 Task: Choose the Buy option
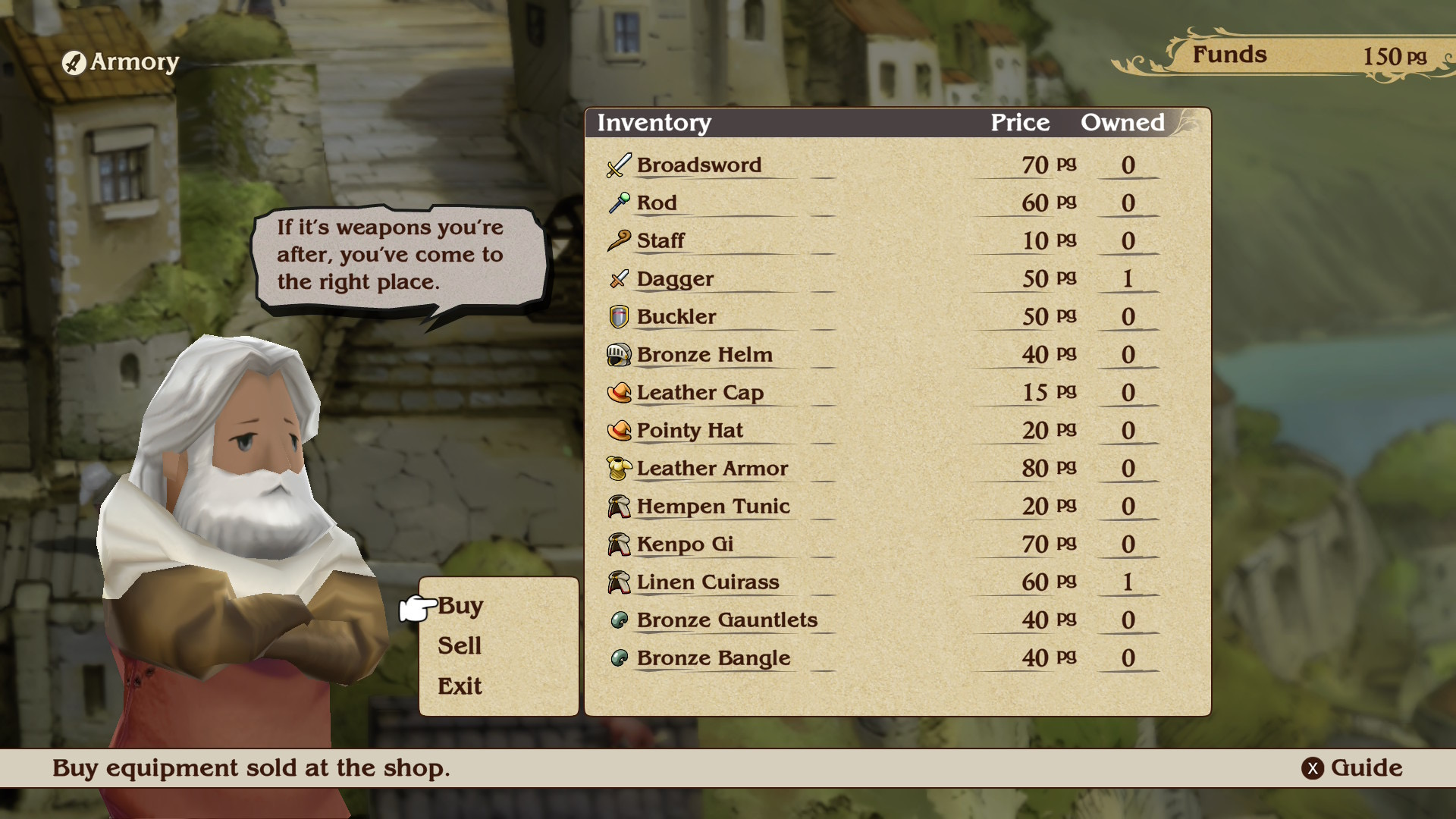pyautogui.click(x=460, y=606)
